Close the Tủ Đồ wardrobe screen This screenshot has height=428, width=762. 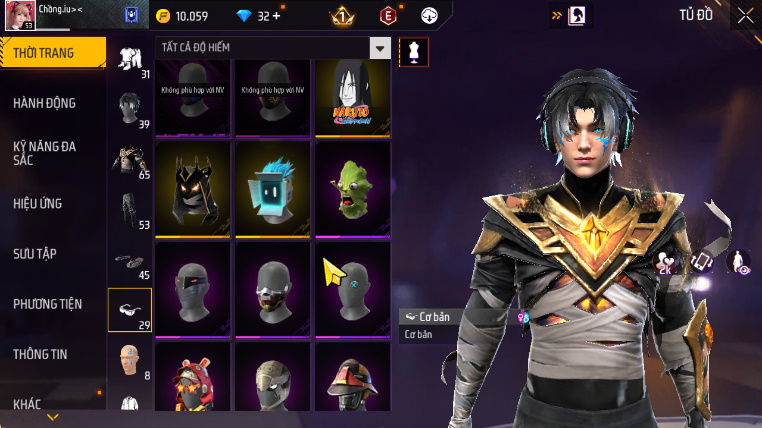click(745, 15)
